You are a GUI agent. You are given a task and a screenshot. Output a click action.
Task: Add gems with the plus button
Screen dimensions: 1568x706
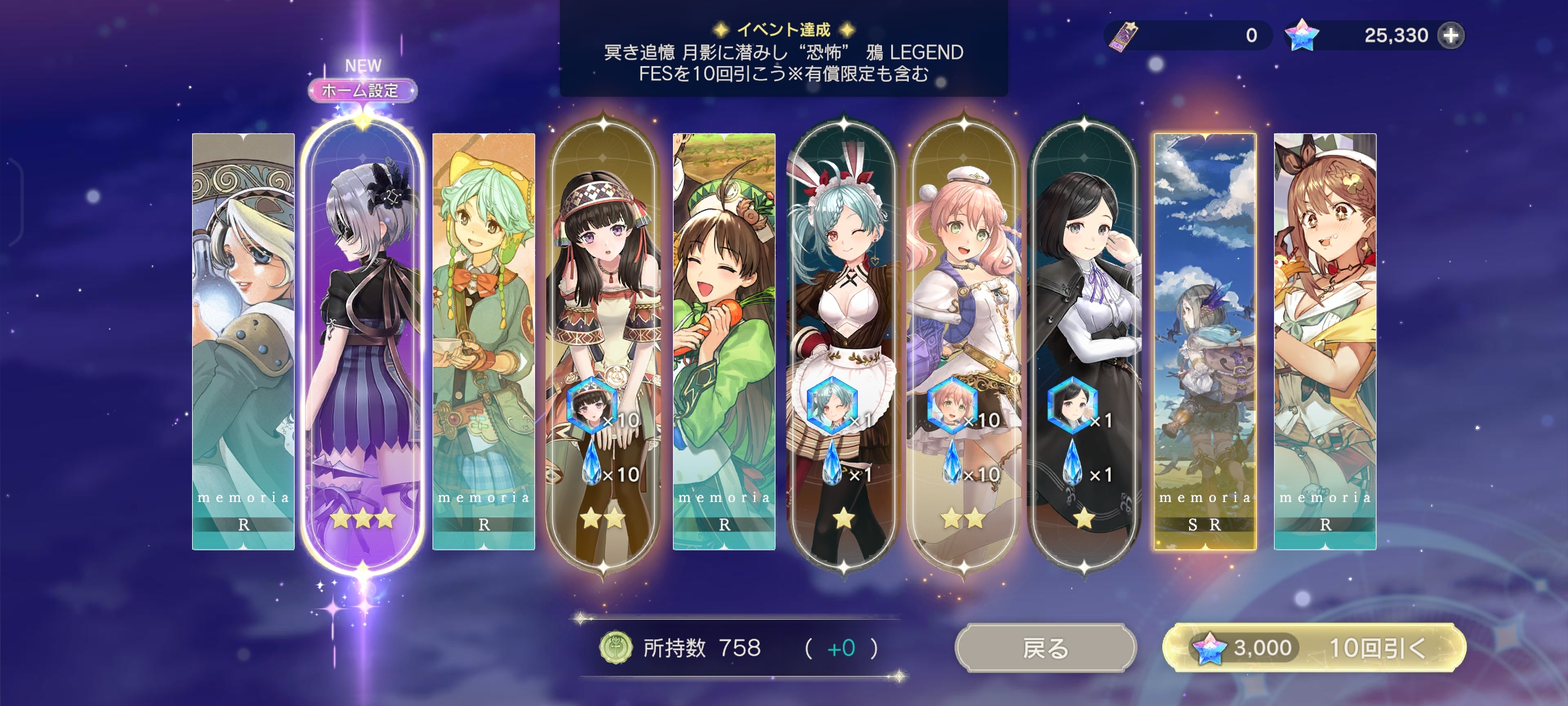click(x=1451, y=35)
